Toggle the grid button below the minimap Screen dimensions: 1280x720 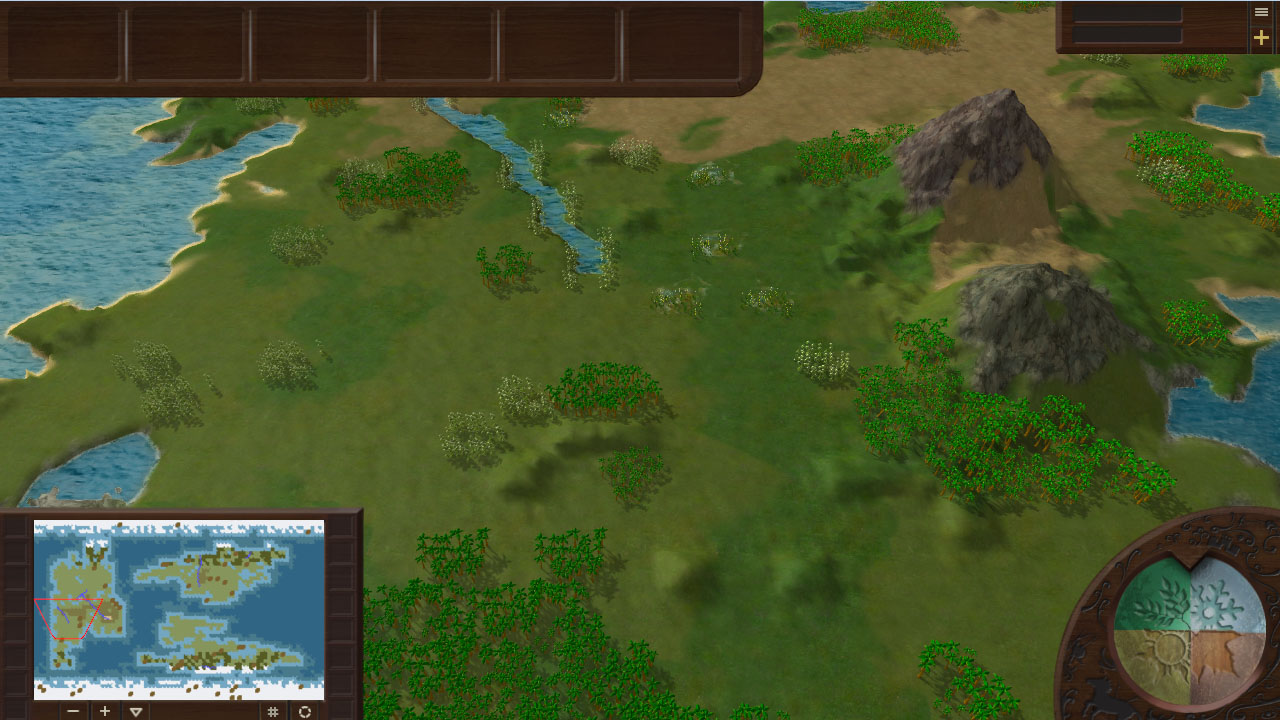pos(272,711)
